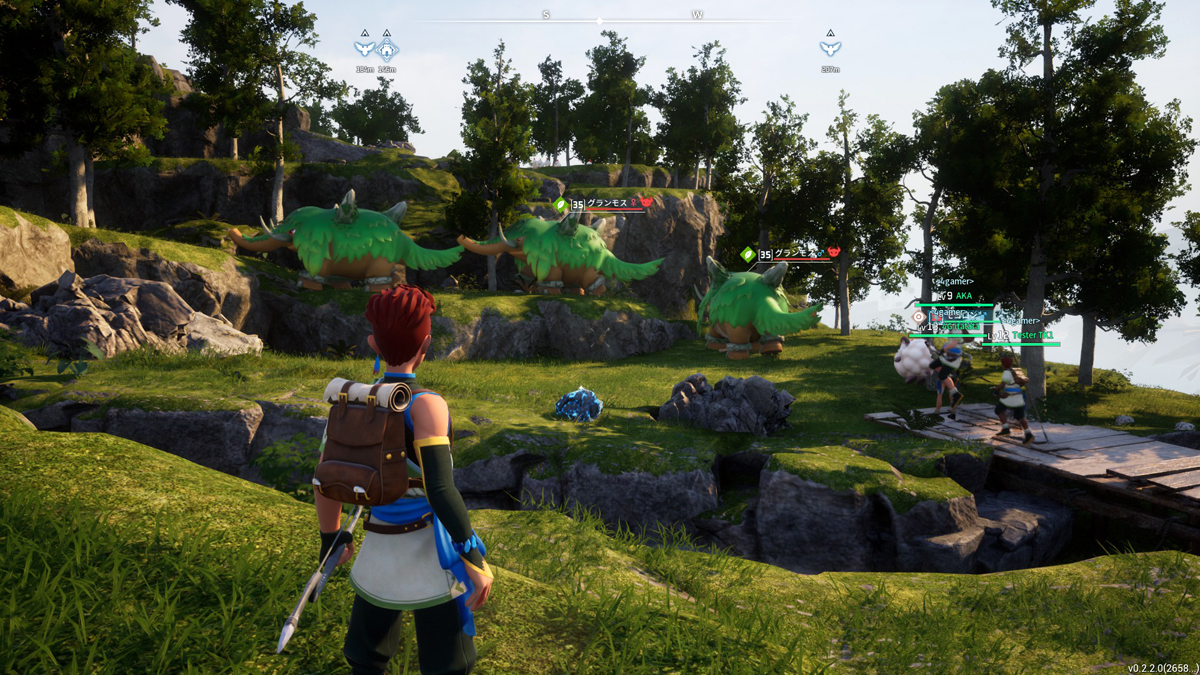Viewport: 1200px width, 675px height.
Task: Click the eagle waypoint next to the base marker
Action: tap(365, 47)
